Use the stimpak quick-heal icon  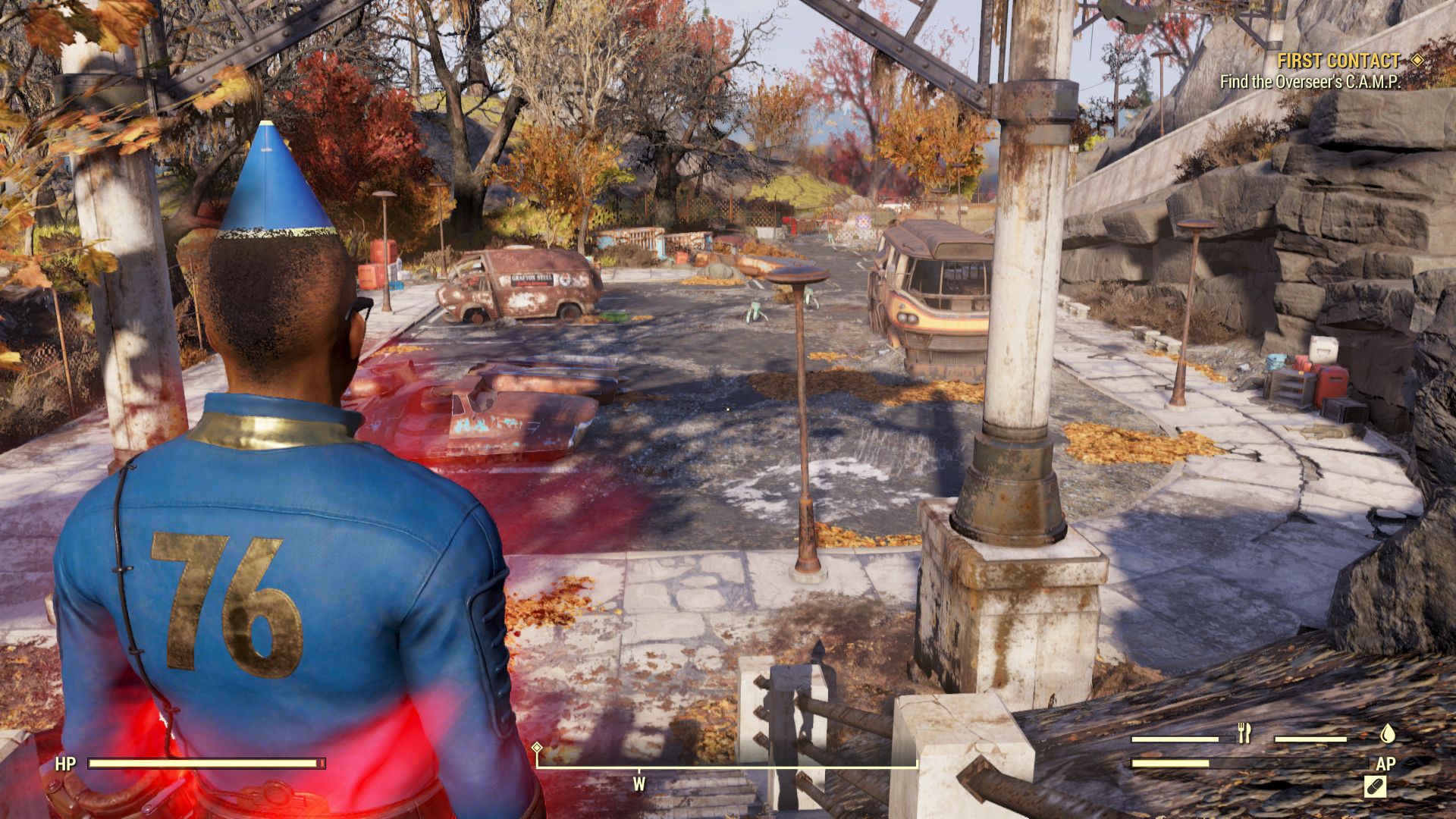(1375, 786)
